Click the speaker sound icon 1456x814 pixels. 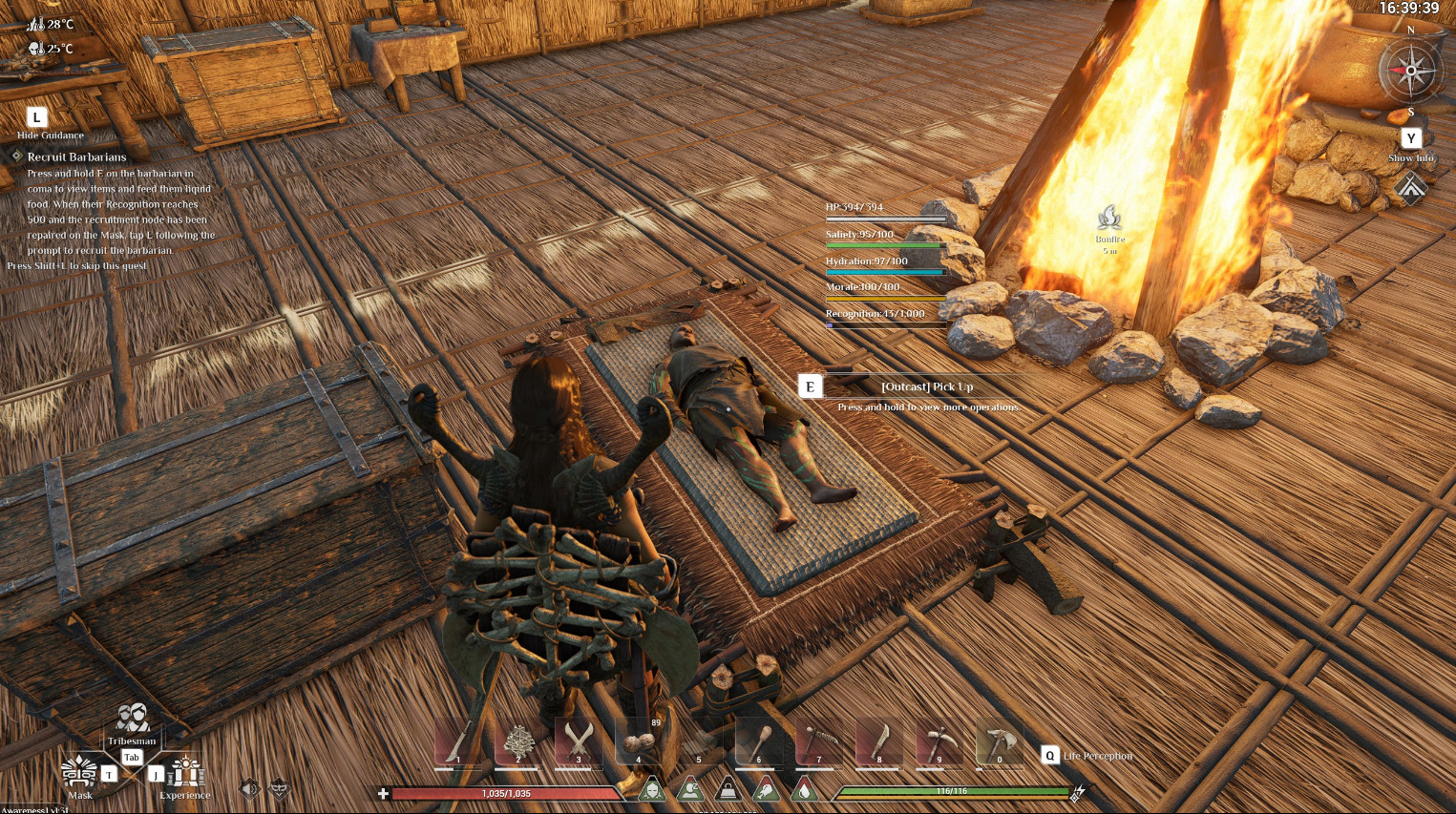click(x=249, y=788)
